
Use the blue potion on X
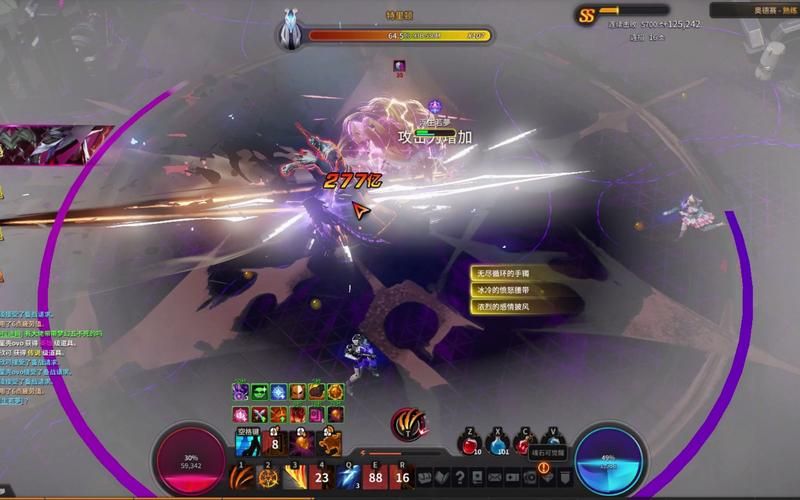[x=497, y=445]
